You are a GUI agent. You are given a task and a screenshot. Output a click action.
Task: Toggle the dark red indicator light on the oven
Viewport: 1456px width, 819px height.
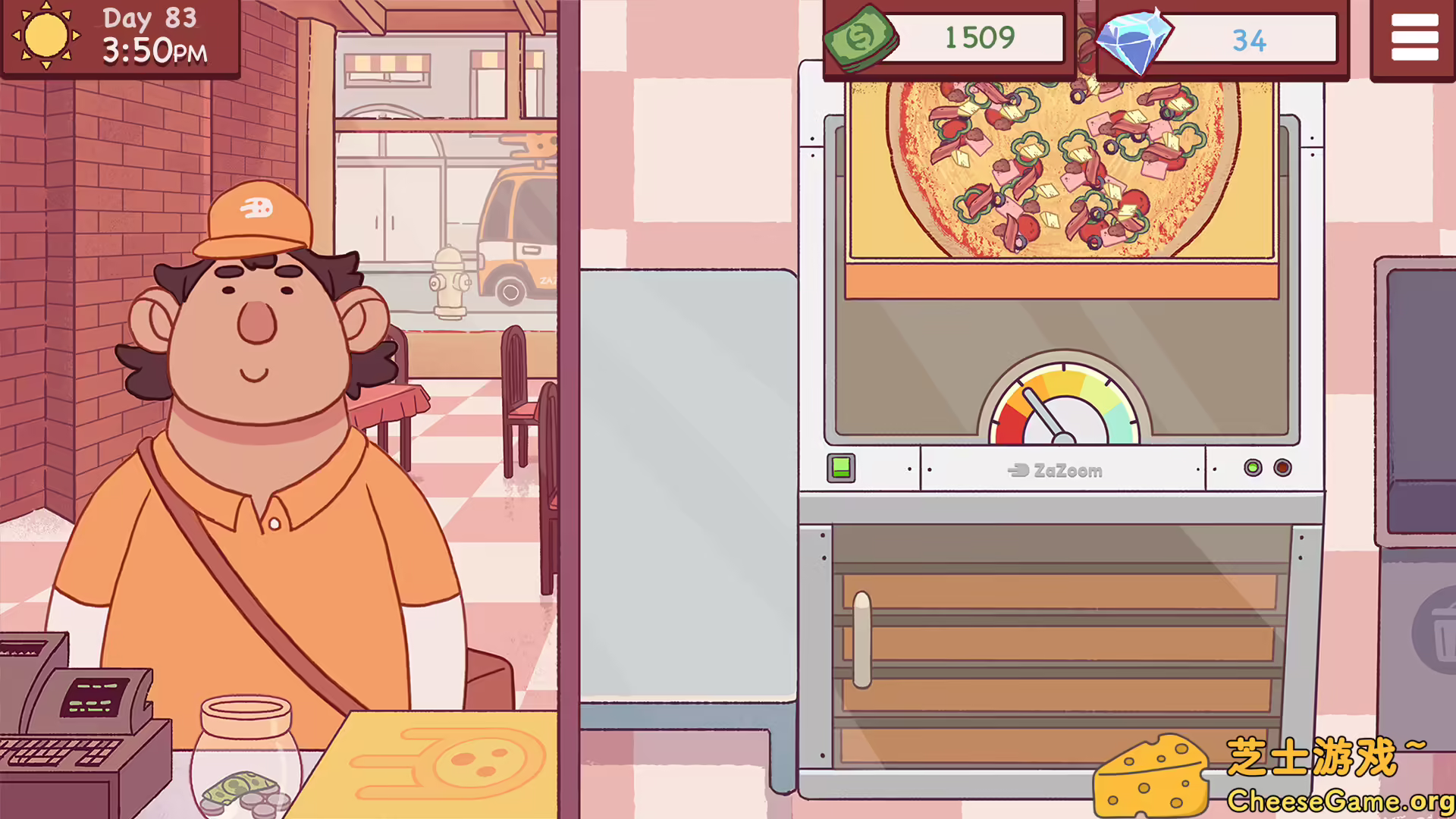1283,468
